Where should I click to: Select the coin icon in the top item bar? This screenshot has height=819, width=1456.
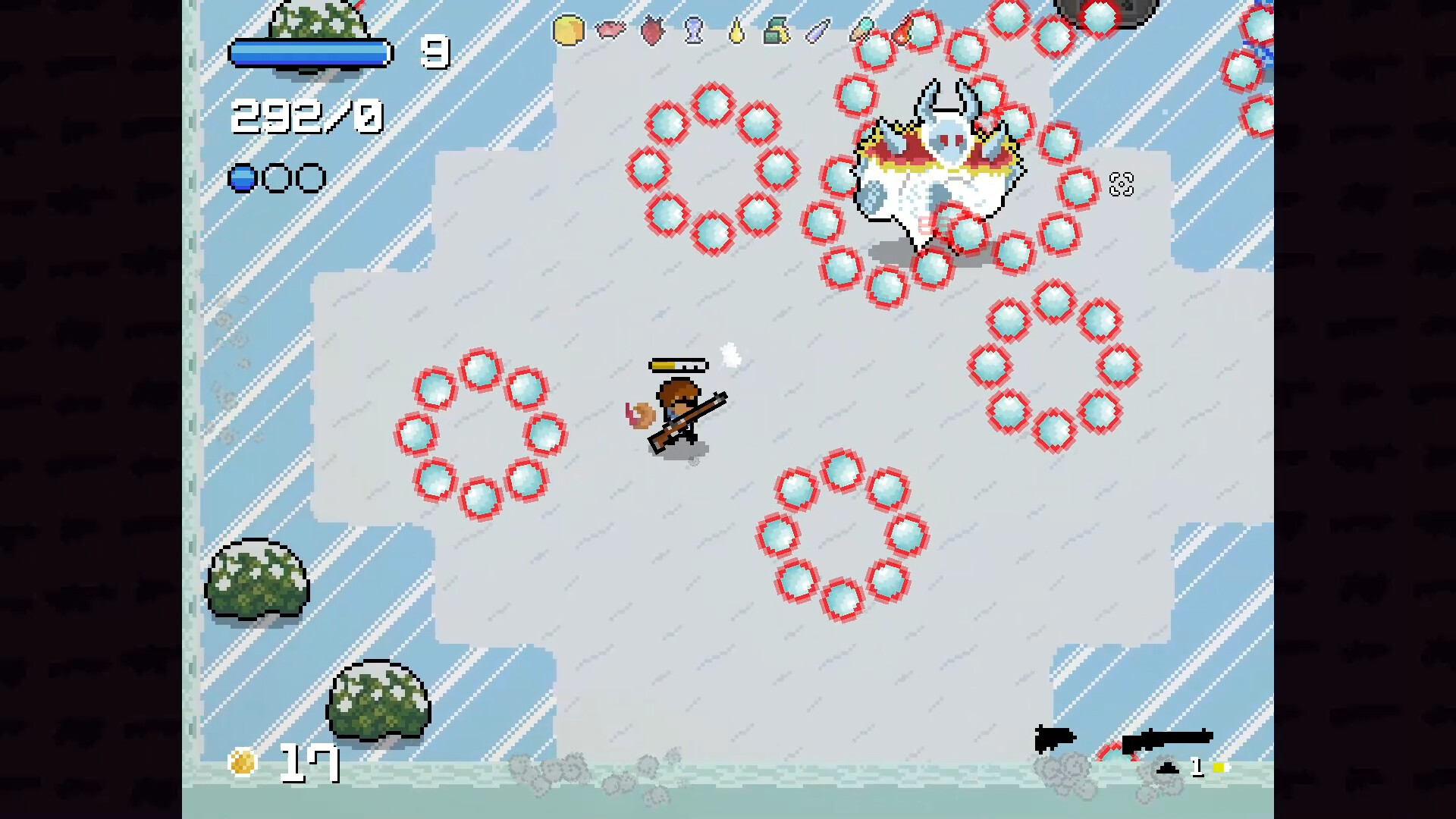tap(567, 30)
